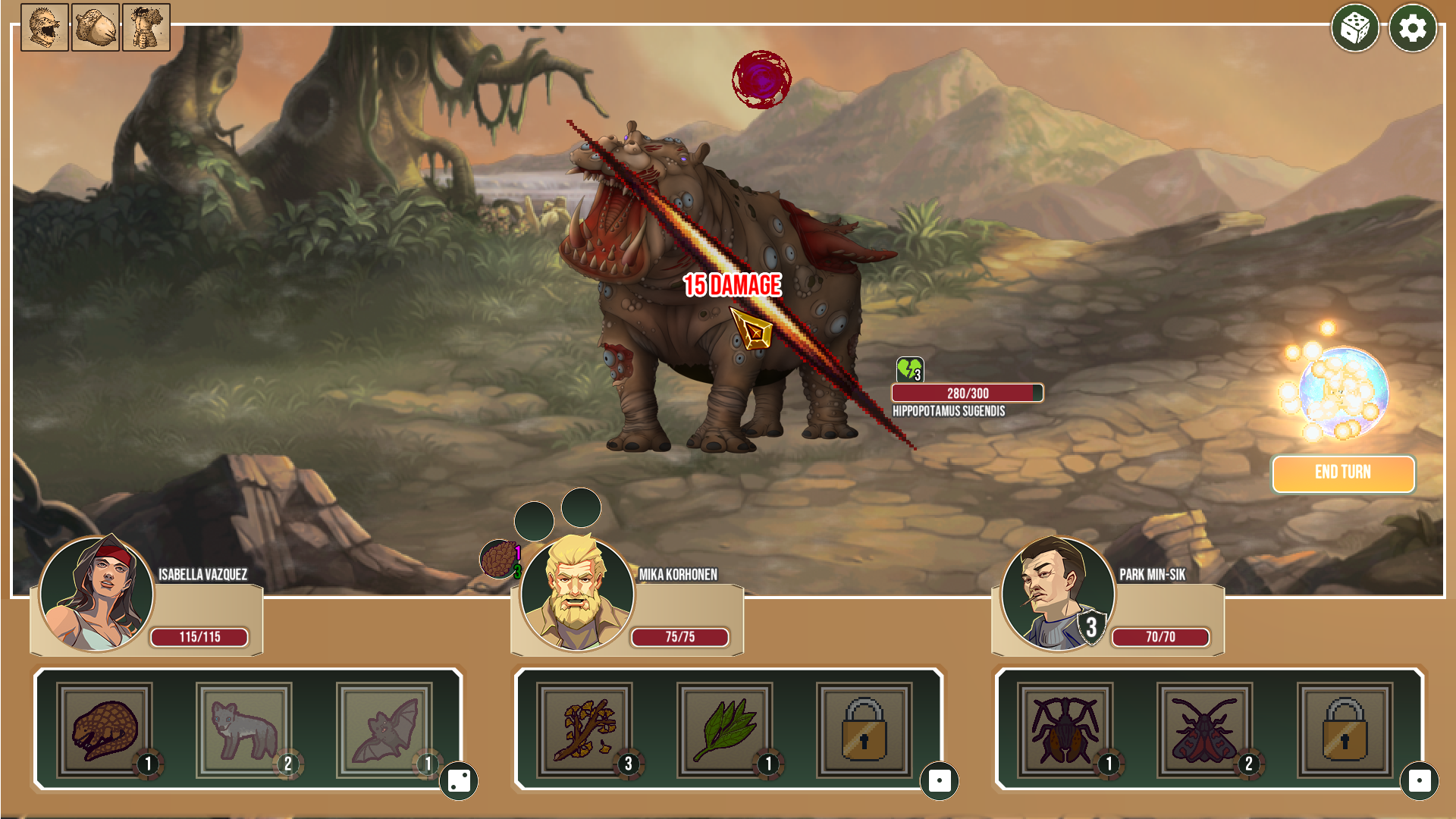Choose Park Min-Sik's portrait
Screen dimensions: 1456x819
(1057, 594)
